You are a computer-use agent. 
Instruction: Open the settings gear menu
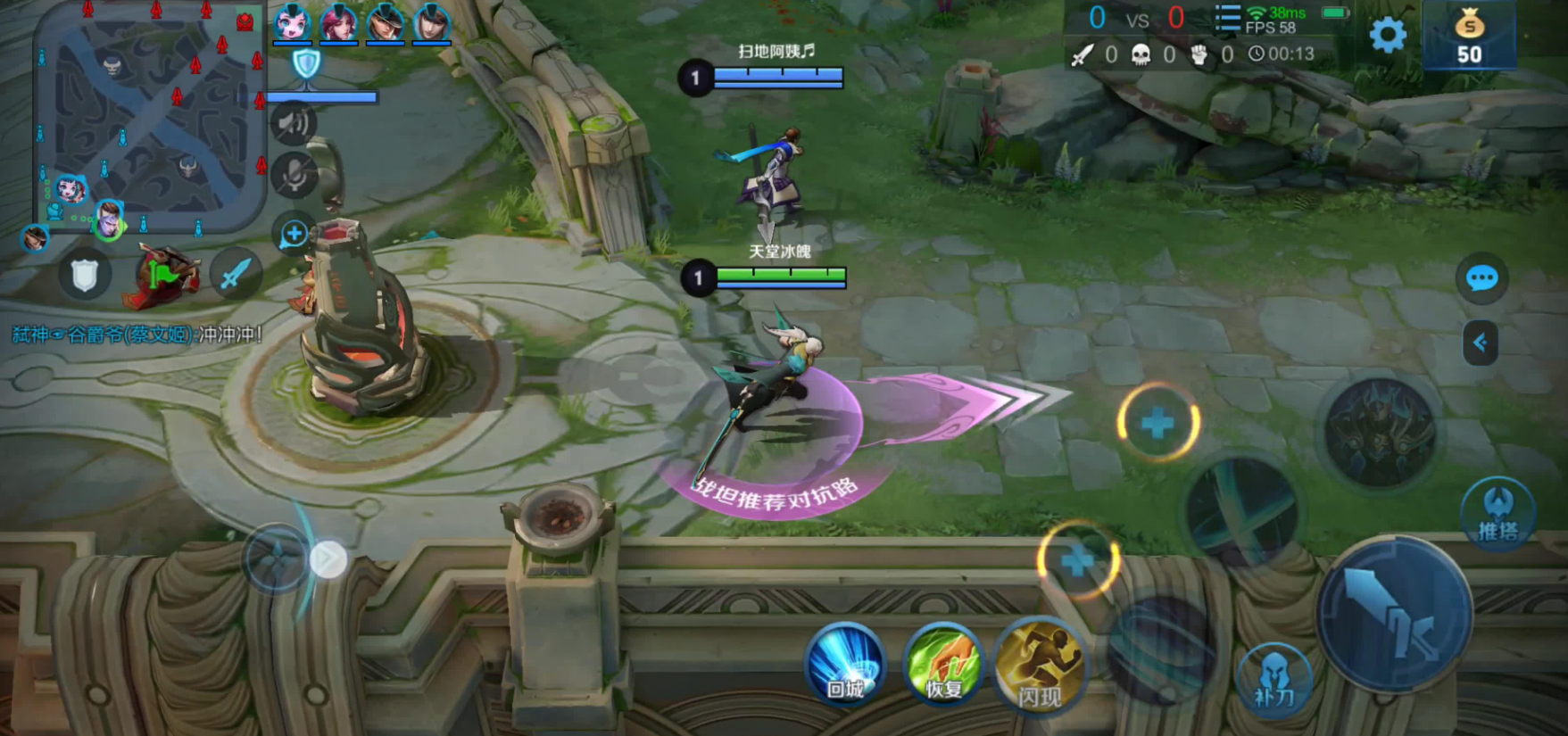[1387, 36]
